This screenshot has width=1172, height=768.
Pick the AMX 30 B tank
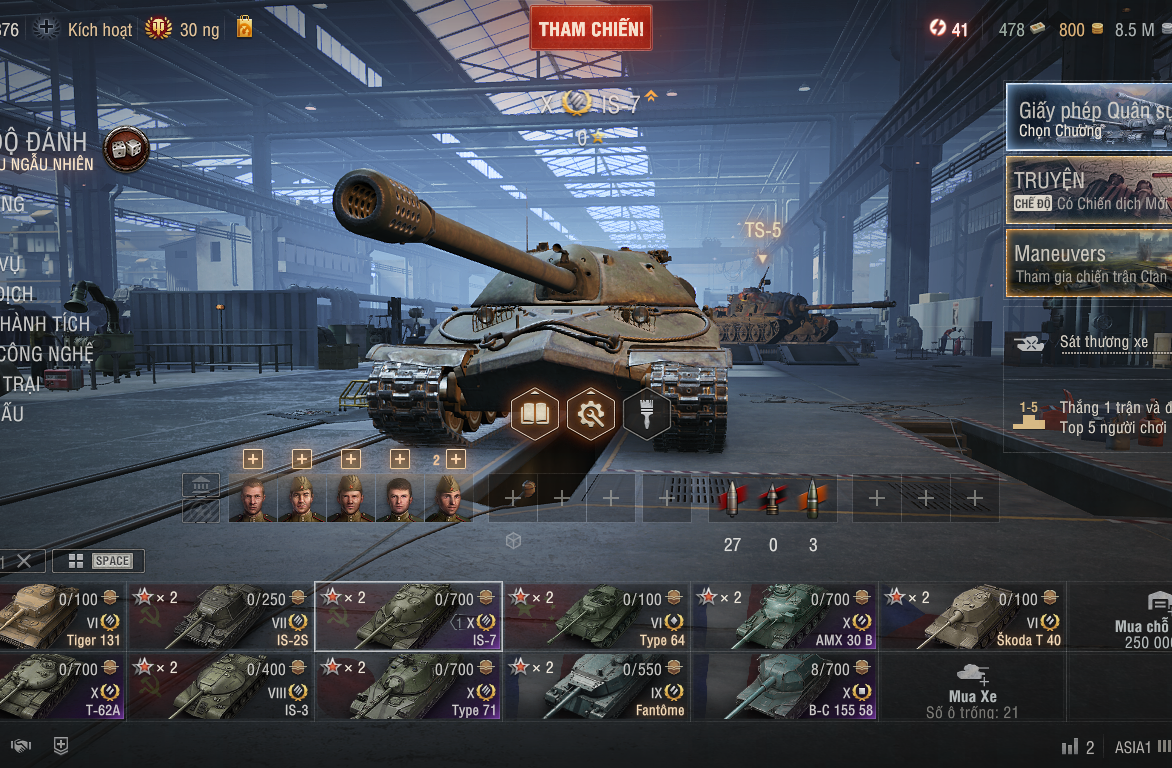[784, 617]
